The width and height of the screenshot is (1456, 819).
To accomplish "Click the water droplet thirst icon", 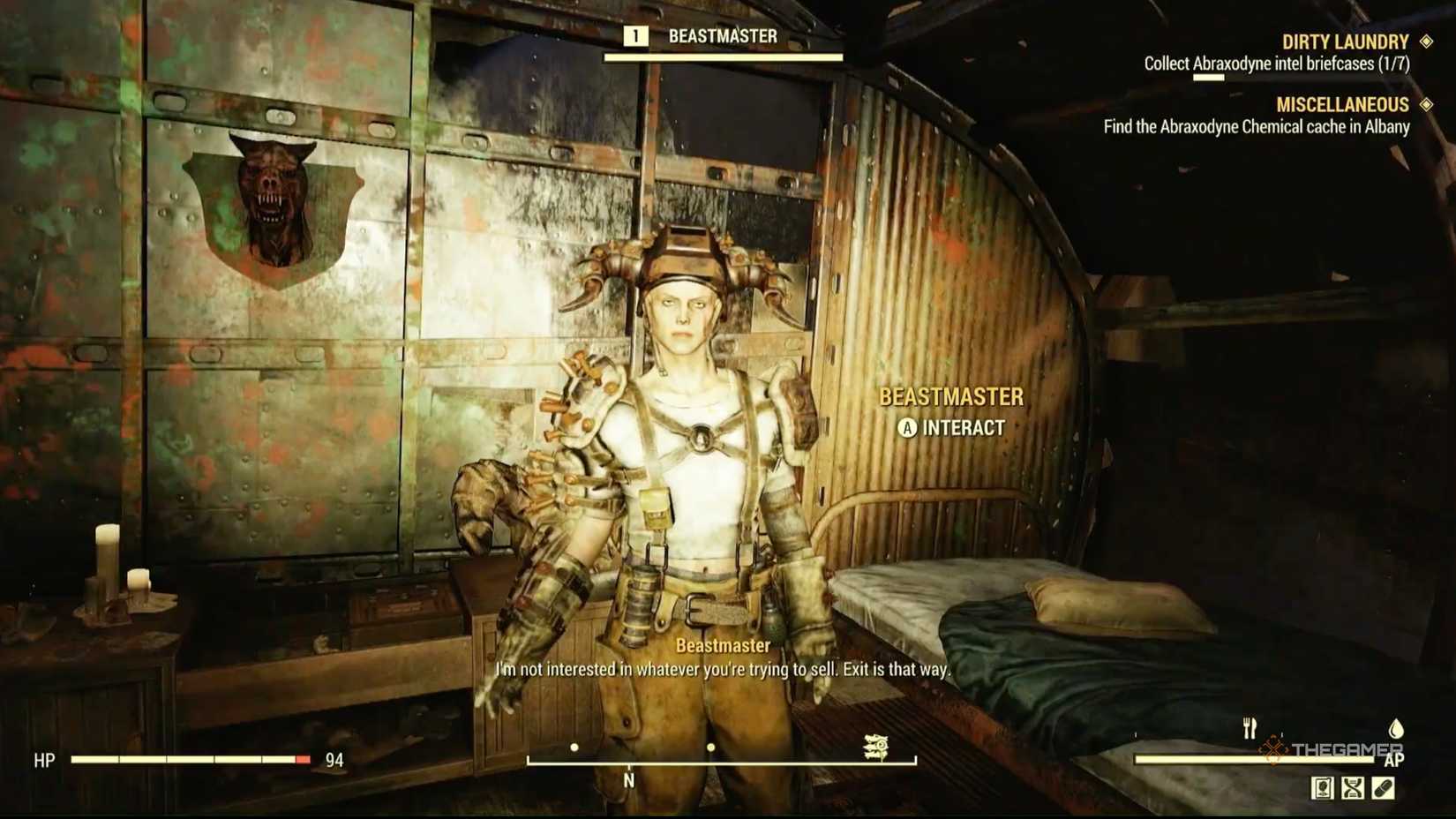I will tap(1395, 729).
